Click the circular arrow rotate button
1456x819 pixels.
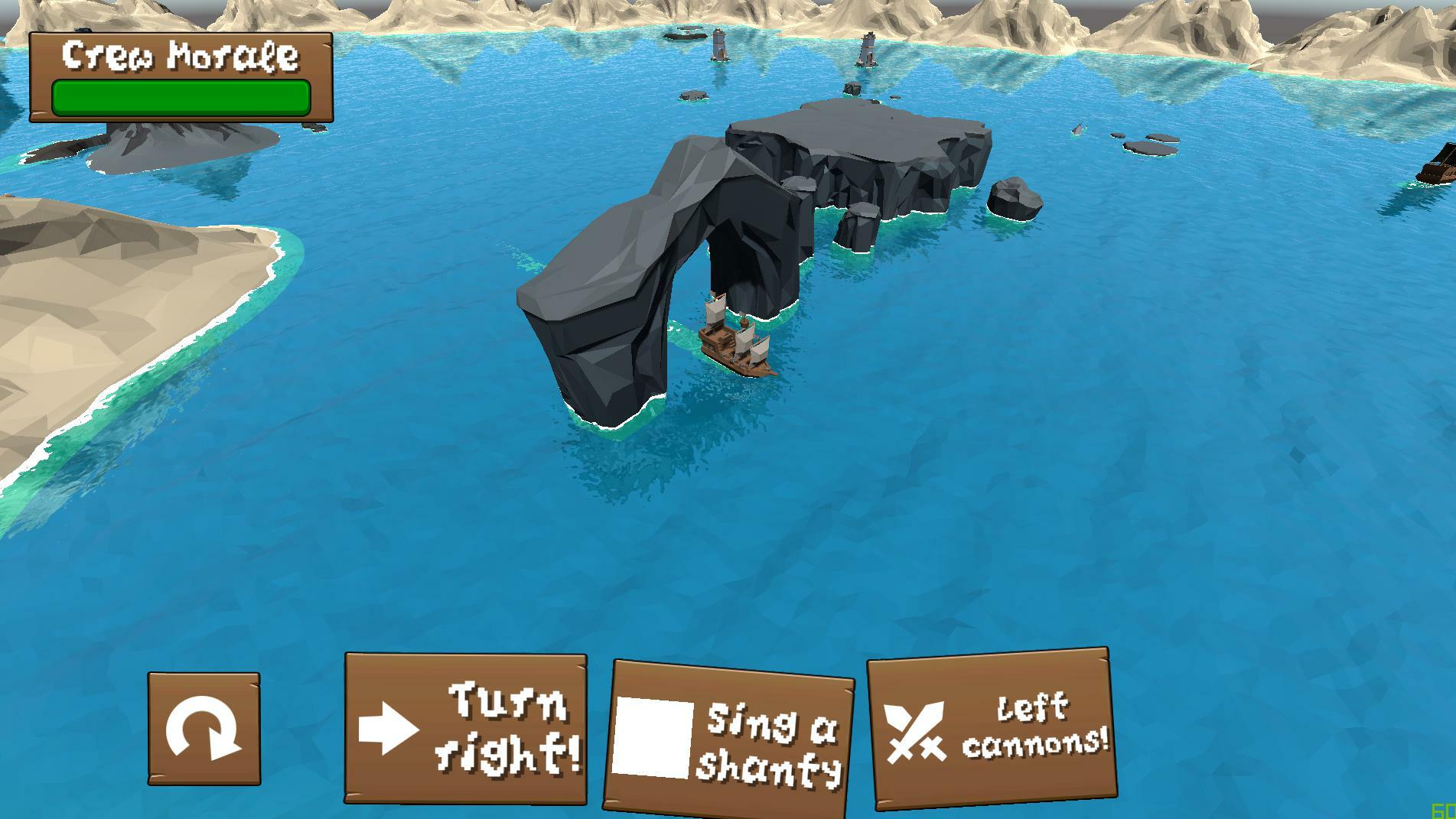click(x=204, y=729)
